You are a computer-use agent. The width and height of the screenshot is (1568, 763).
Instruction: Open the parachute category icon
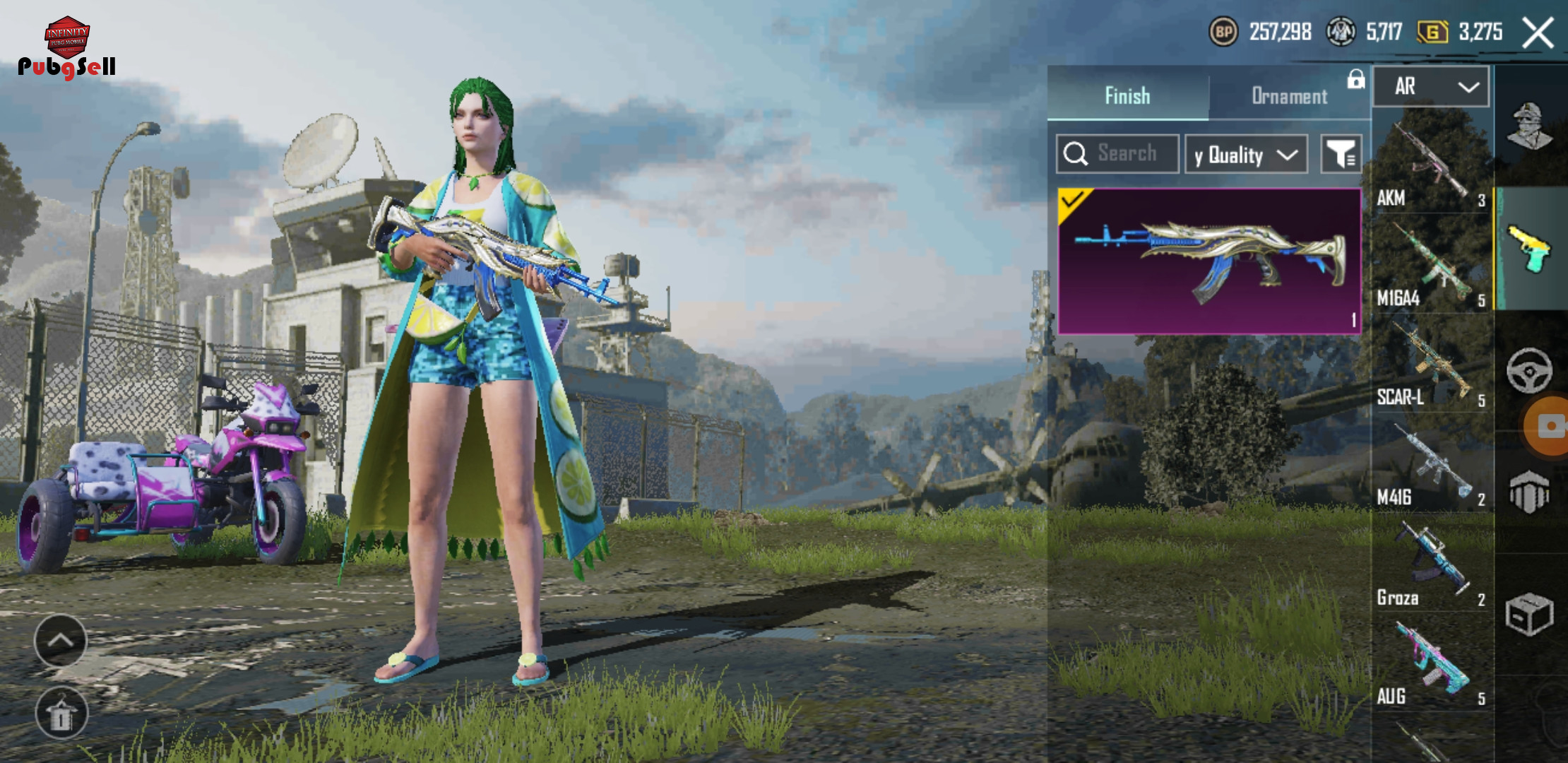pyautogui.click(x=1529, y=492)
